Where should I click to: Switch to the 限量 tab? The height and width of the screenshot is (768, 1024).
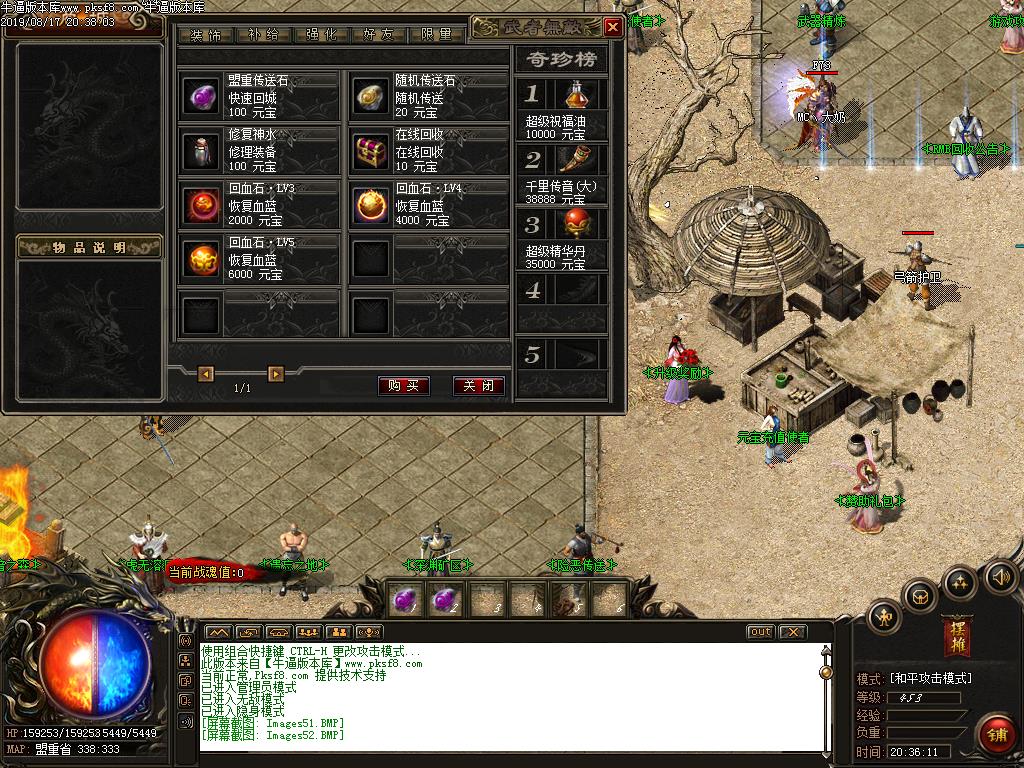point(437,35)
